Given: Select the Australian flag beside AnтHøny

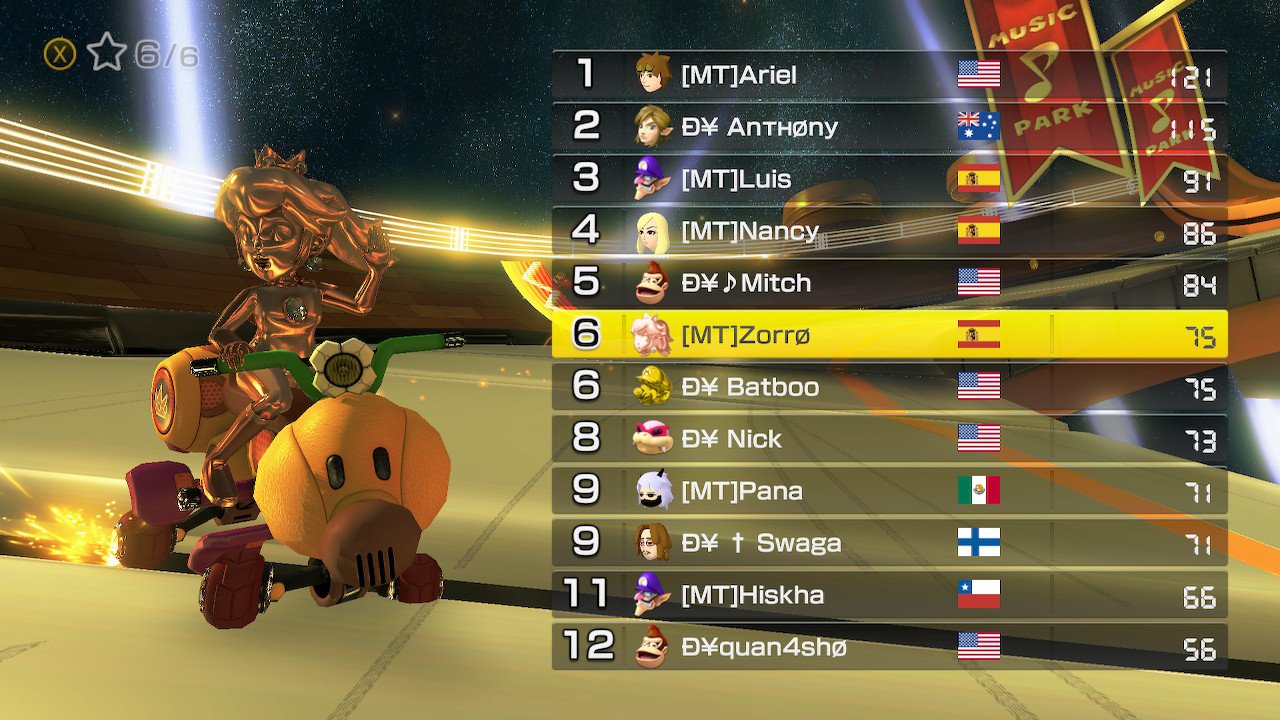Looking at the screenshot, I should [978, 126].
